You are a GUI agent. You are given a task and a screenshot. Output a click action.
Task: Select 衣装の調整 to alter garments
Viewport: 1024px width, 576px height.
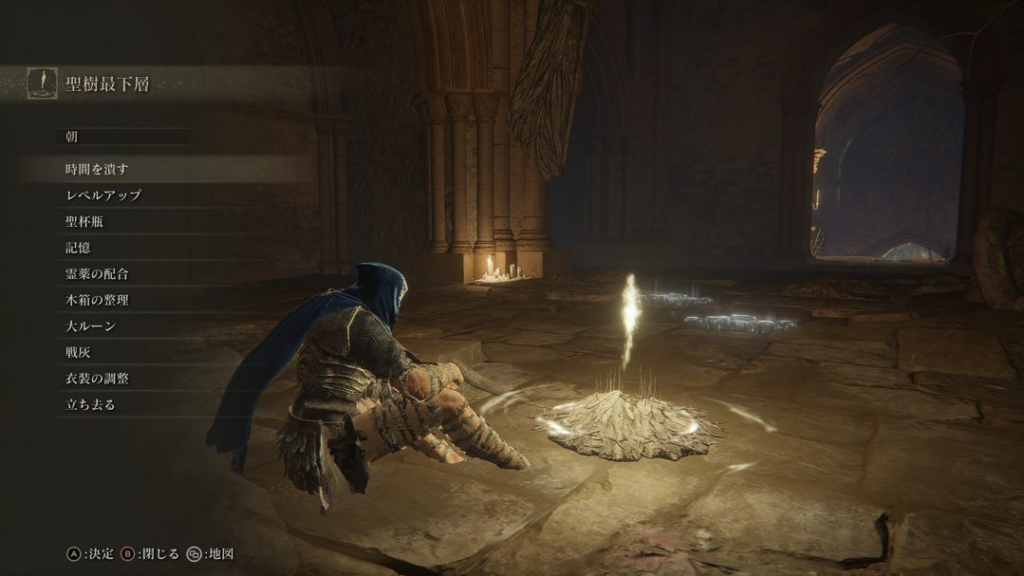[97, 379]
